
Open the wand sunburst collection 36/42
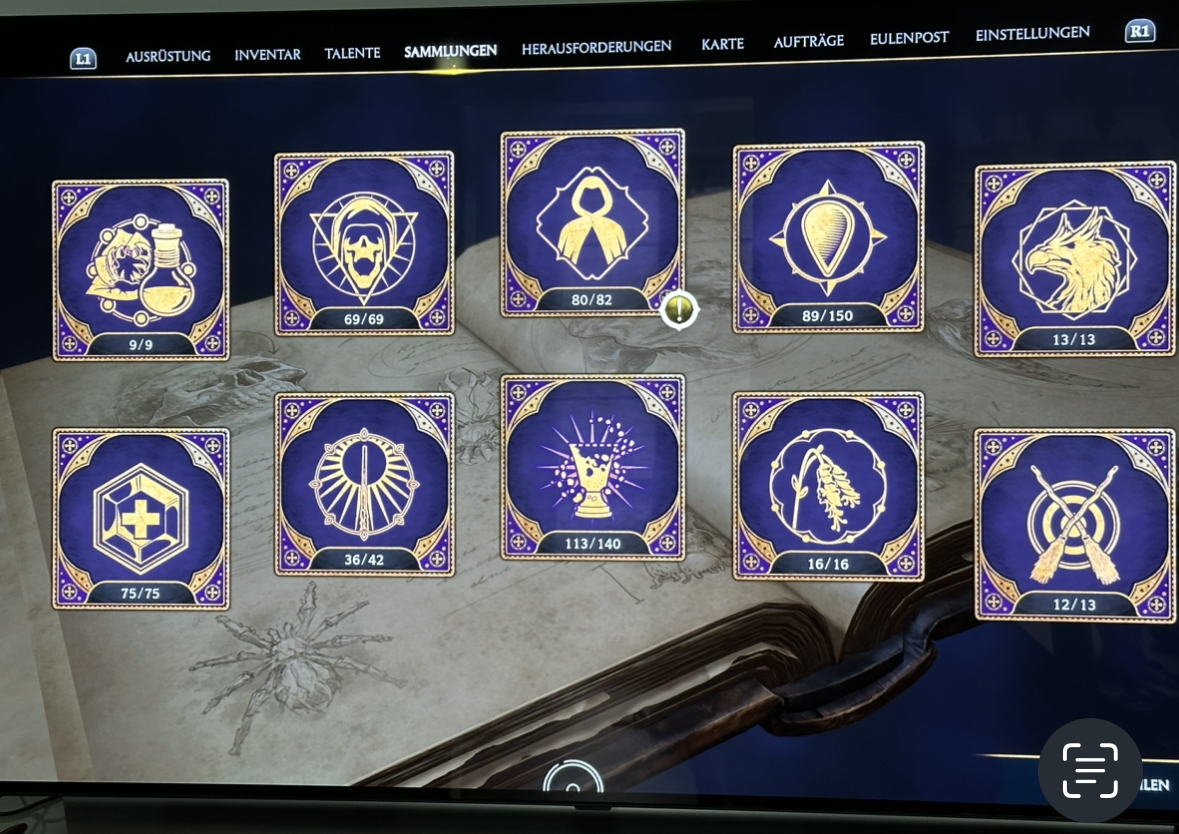(364, 483)
